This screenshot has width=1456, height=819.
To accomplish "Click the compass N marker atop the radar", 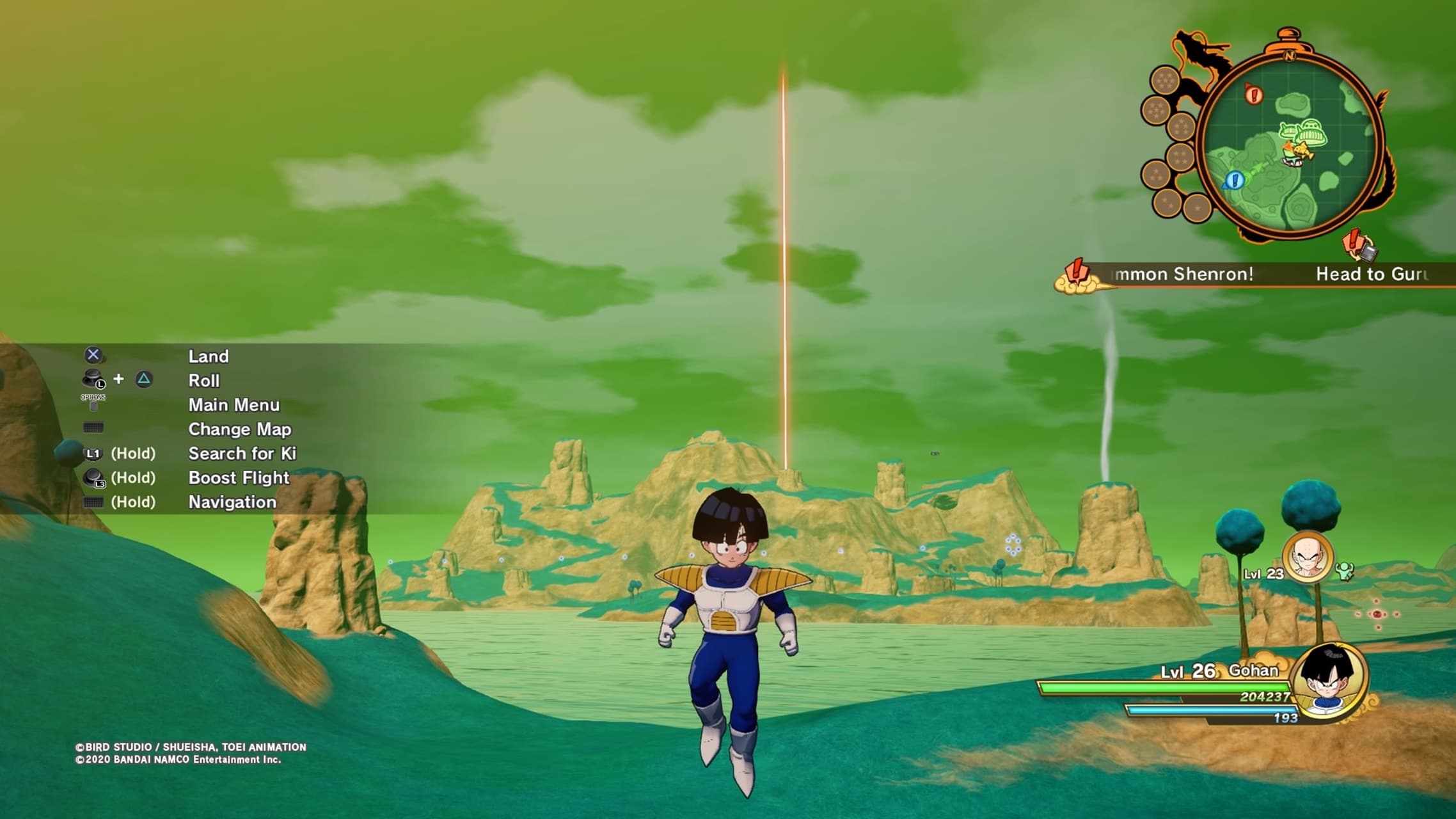I will point(1289,56).
